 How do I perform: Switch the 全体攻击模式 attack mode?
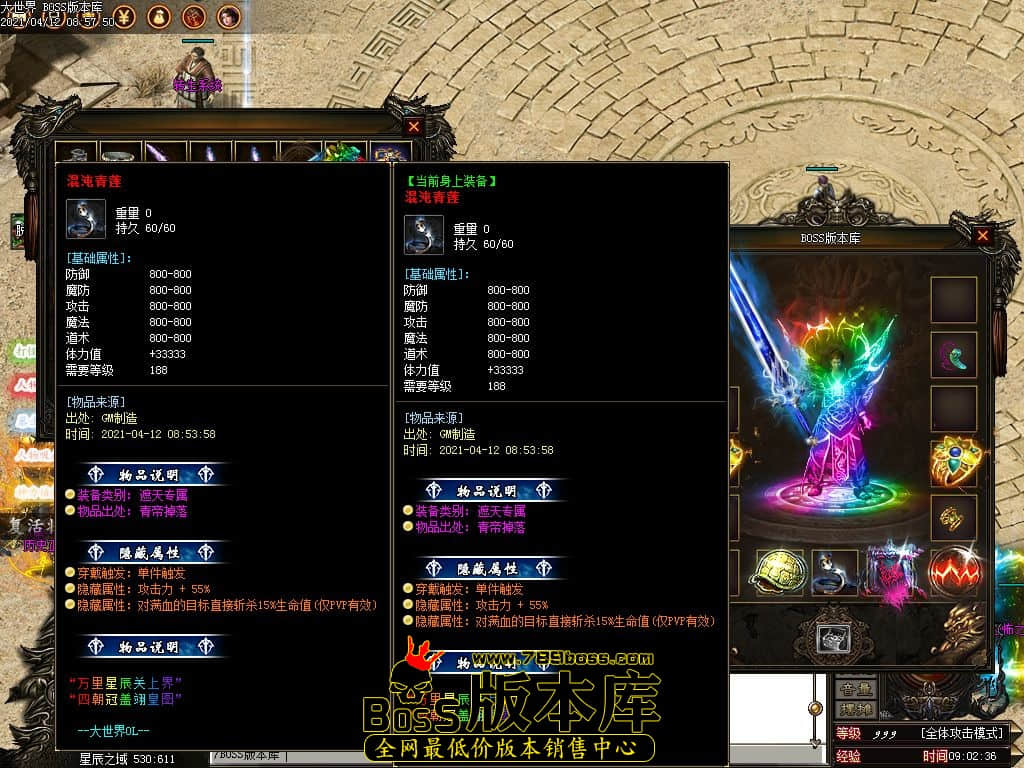point(962,734)
